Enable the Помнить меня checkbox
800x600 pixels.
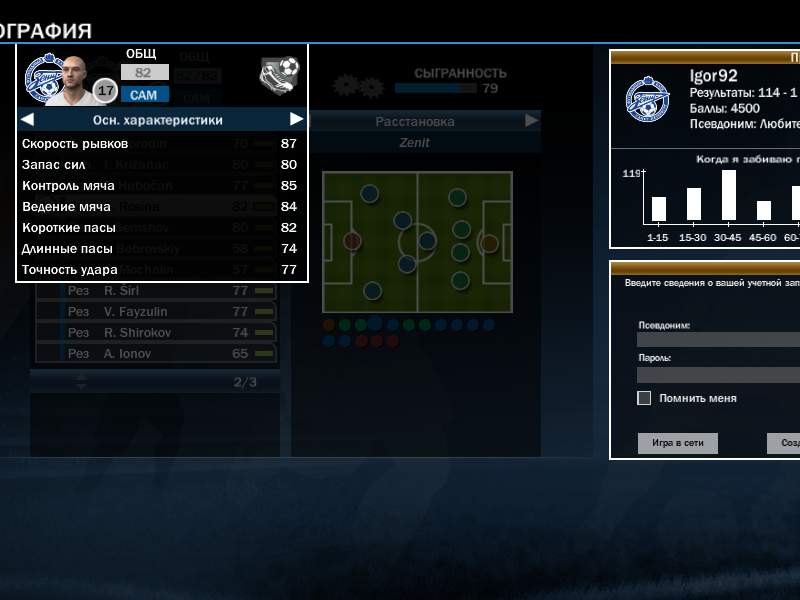click(644, 398)
